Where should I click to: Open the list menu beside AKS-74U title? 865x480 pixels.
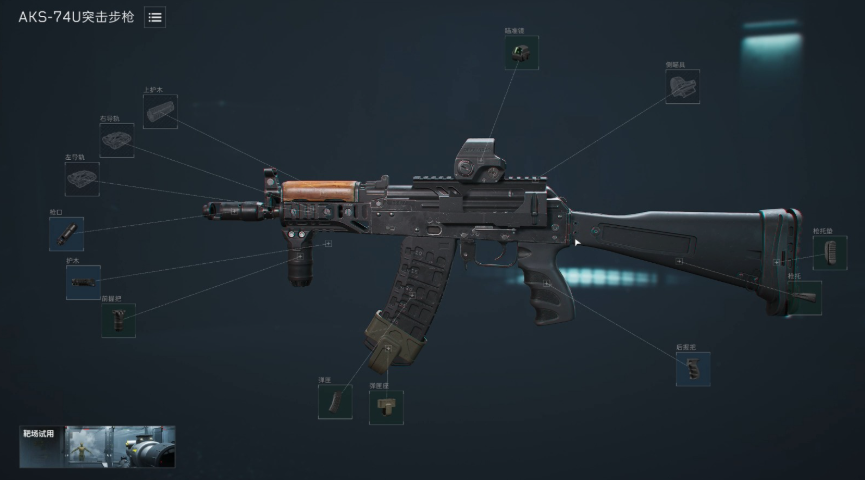(155, 17)
